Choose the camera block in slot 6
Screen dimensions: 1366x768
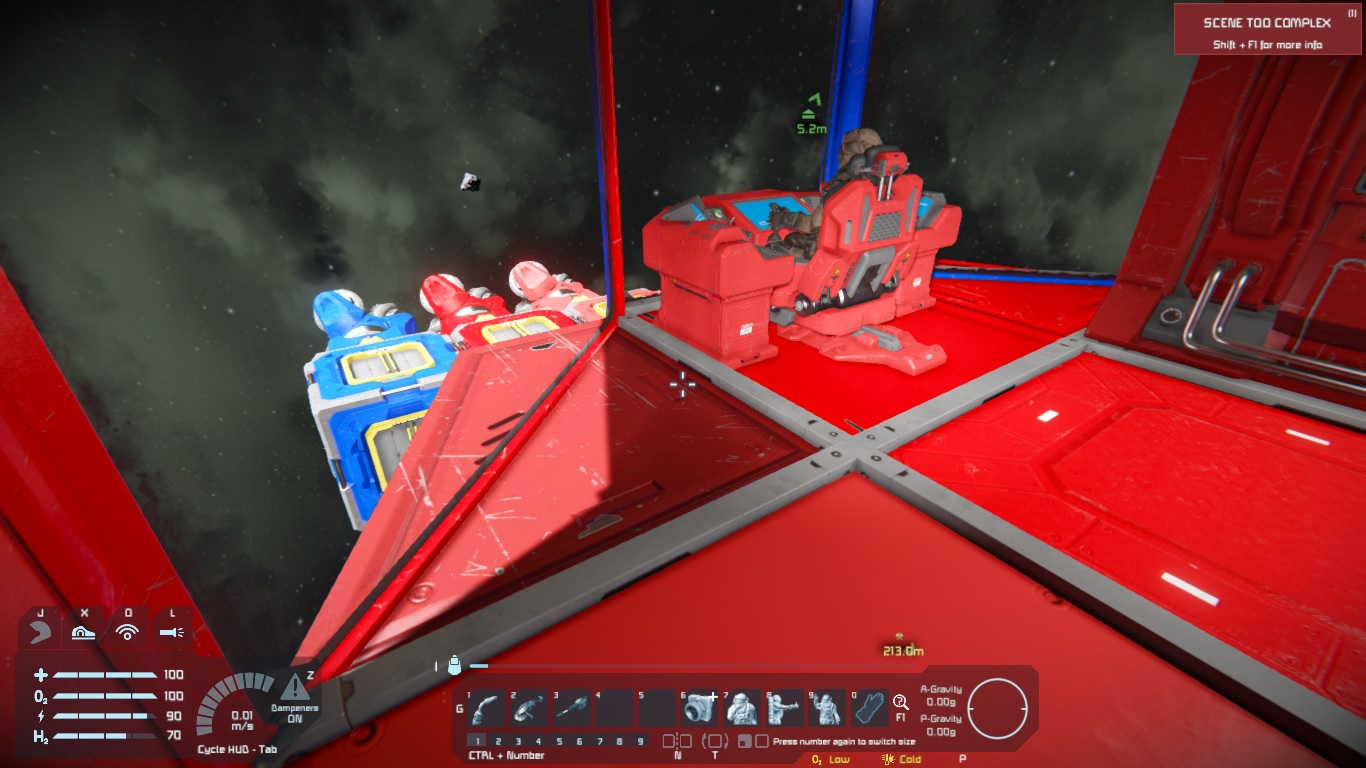coord(699,709)
